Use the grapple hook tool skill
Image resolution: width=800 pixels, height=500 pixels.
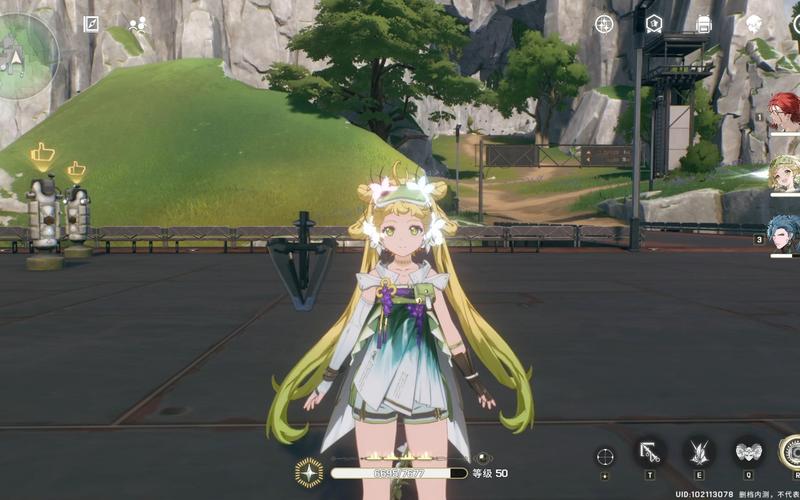click(x=650, y=452)
